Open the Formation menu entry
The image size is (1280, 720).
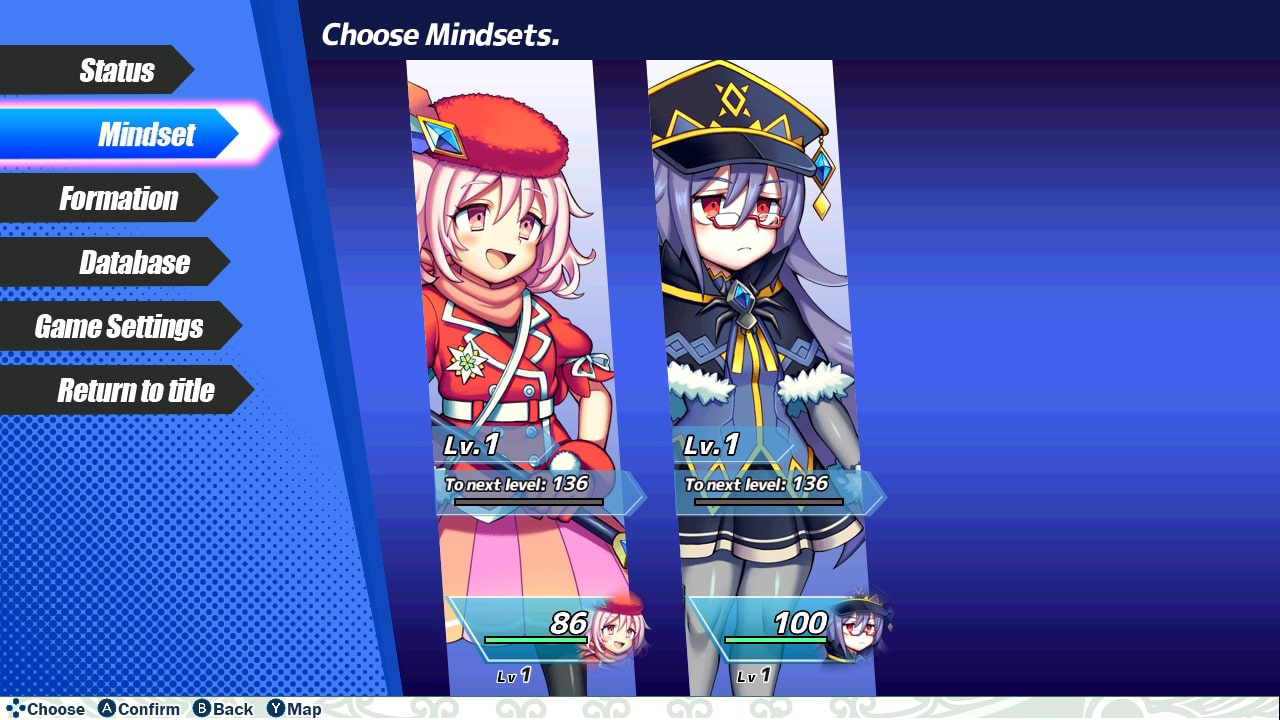pos(120,198)
